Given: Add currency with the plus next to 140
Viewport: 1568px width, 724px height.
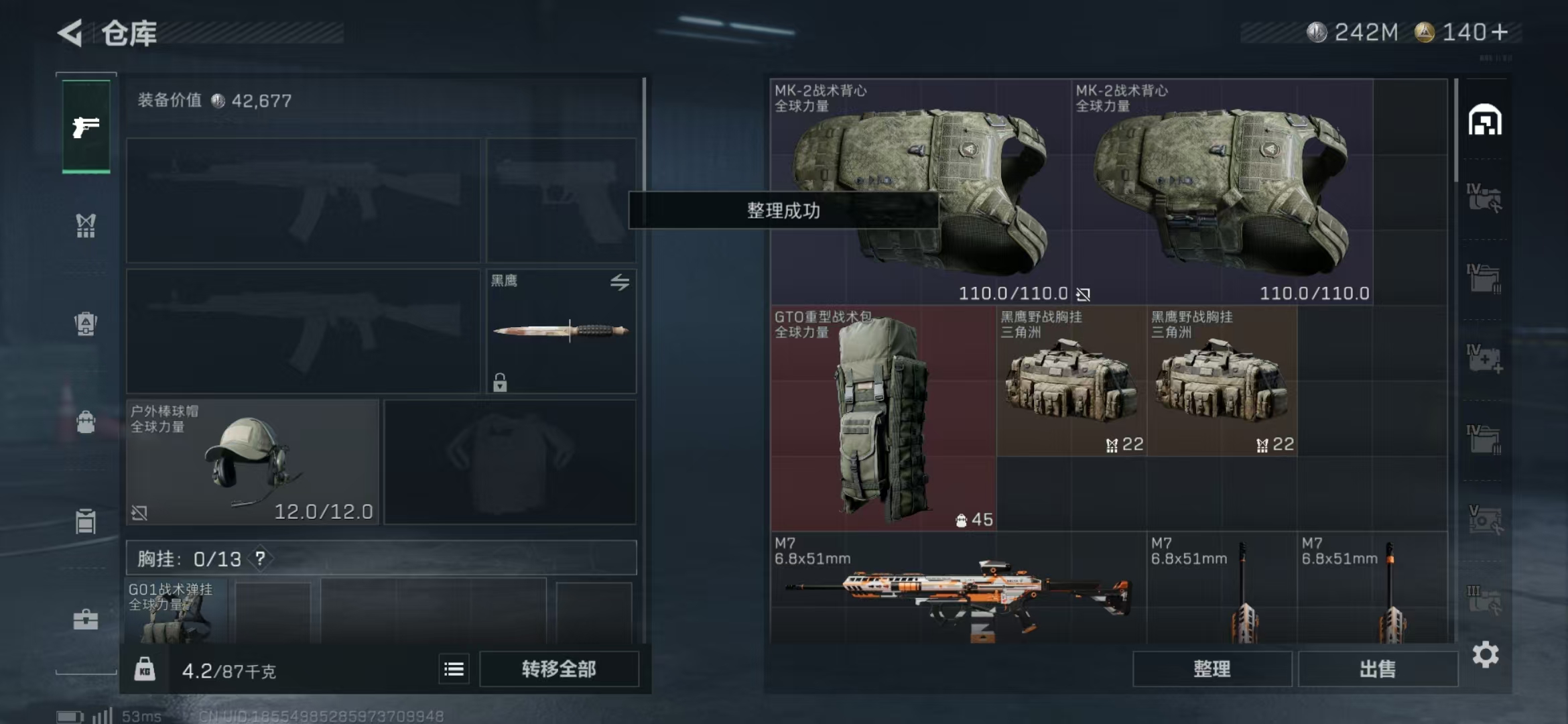Looking at the screenshot, I should pos(1500,32).
